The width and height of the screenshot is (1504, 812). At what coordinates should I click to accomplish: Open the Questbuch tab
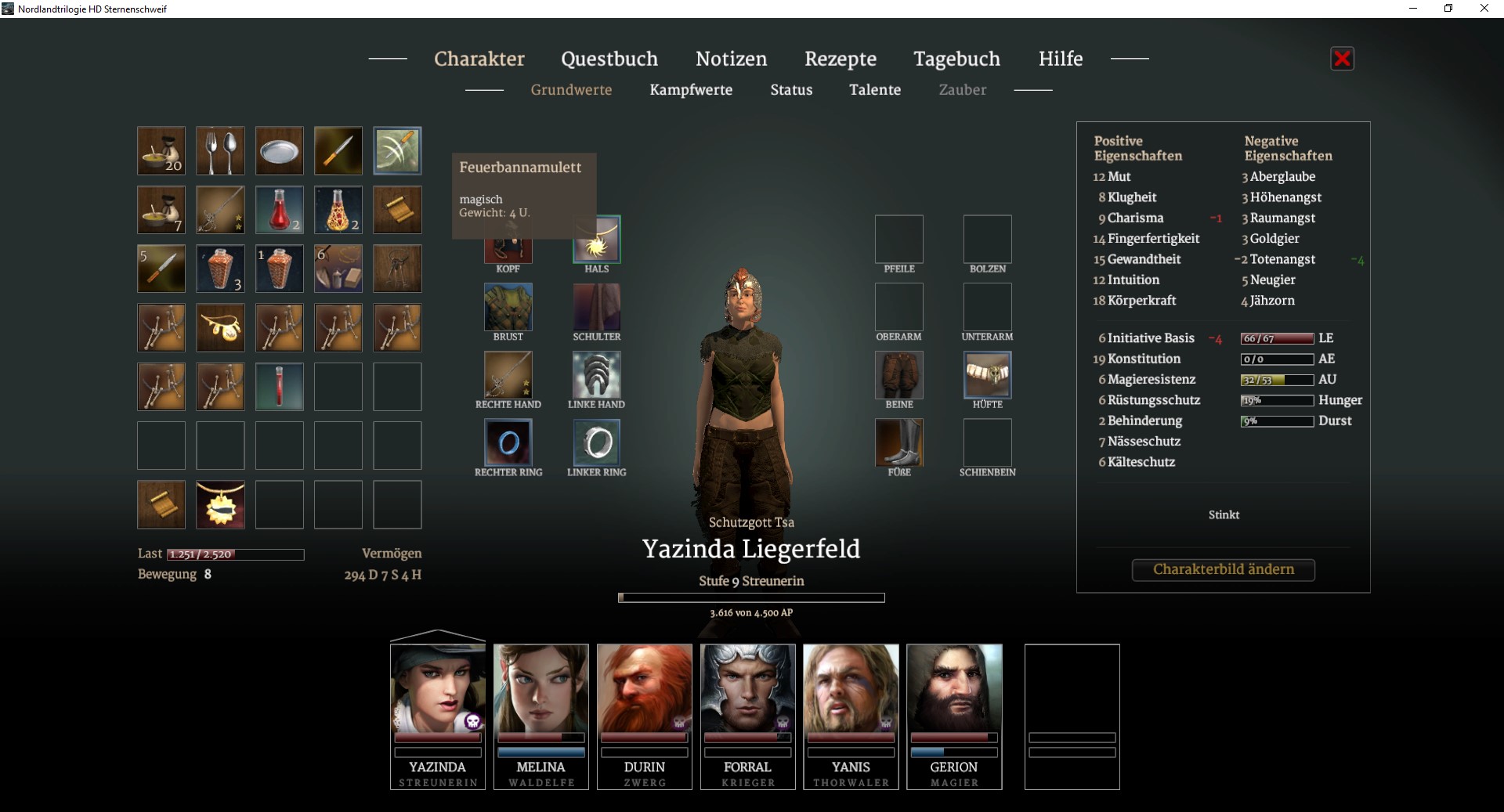pos(609,59)
